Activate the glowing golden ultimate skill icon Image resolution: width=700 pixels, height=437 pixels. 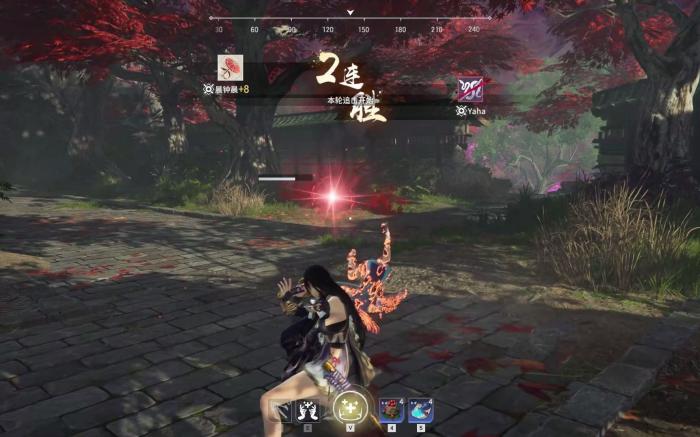point(351,408)
